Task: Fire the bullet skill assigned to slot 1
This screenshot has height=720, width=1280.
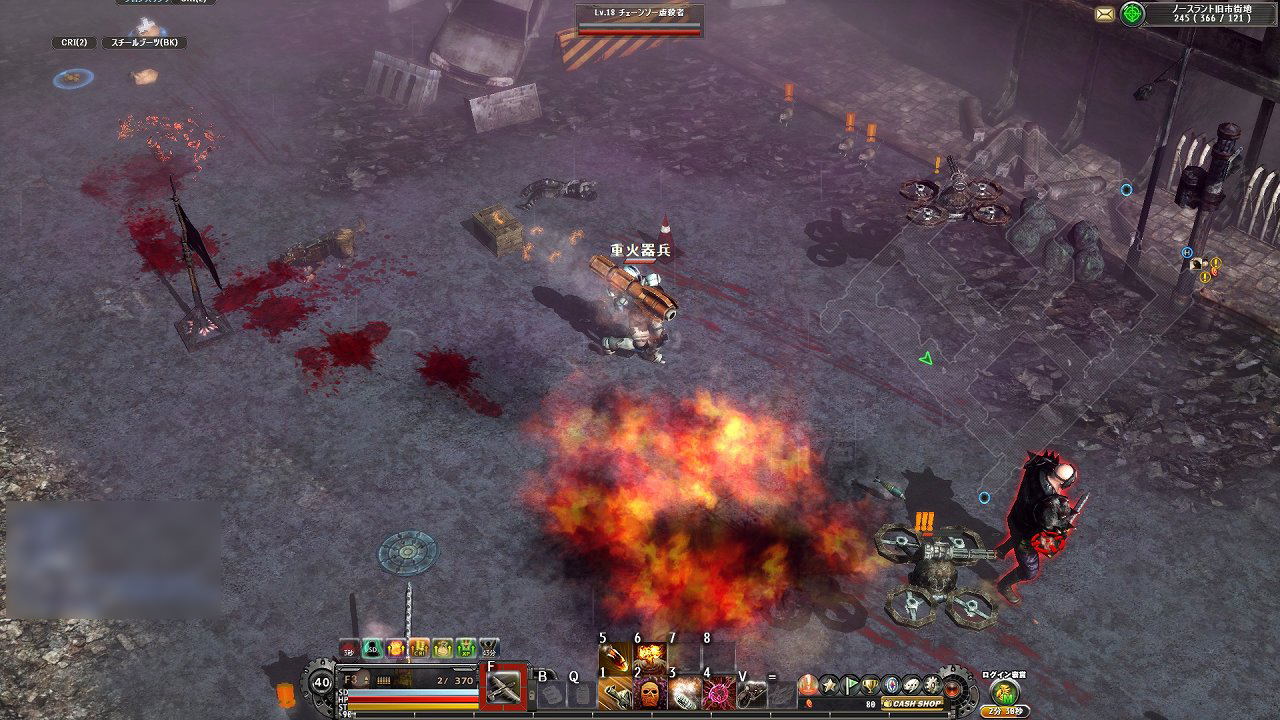Action: (617, 694)
